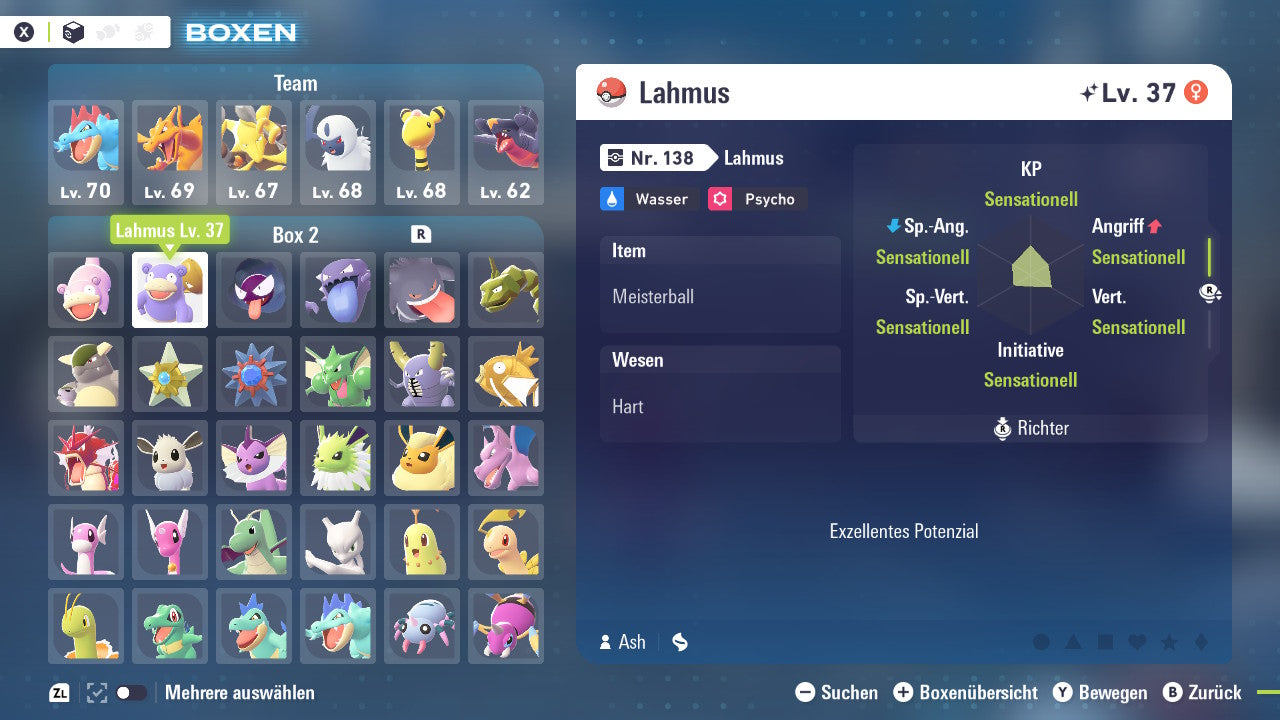Click the origin game icon beside Ash

tap(679, 643)
